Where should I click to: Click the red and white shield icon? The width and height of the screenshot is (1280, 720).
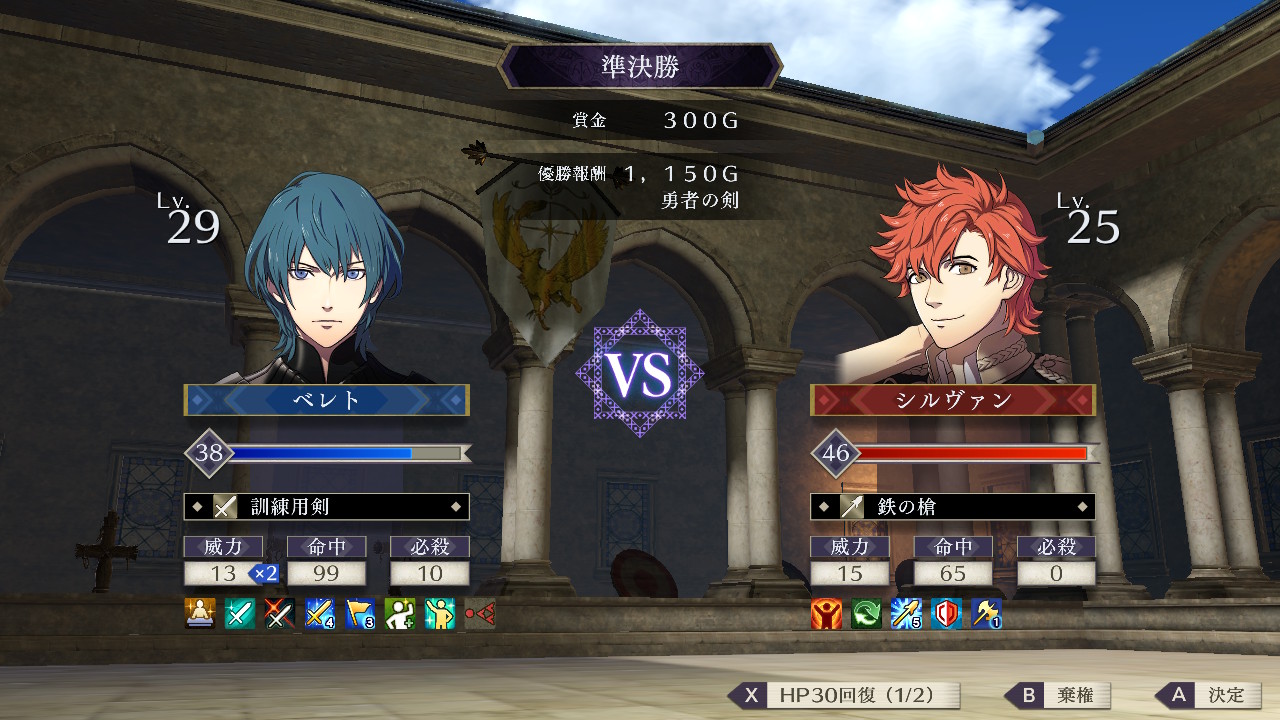(946, 613)
